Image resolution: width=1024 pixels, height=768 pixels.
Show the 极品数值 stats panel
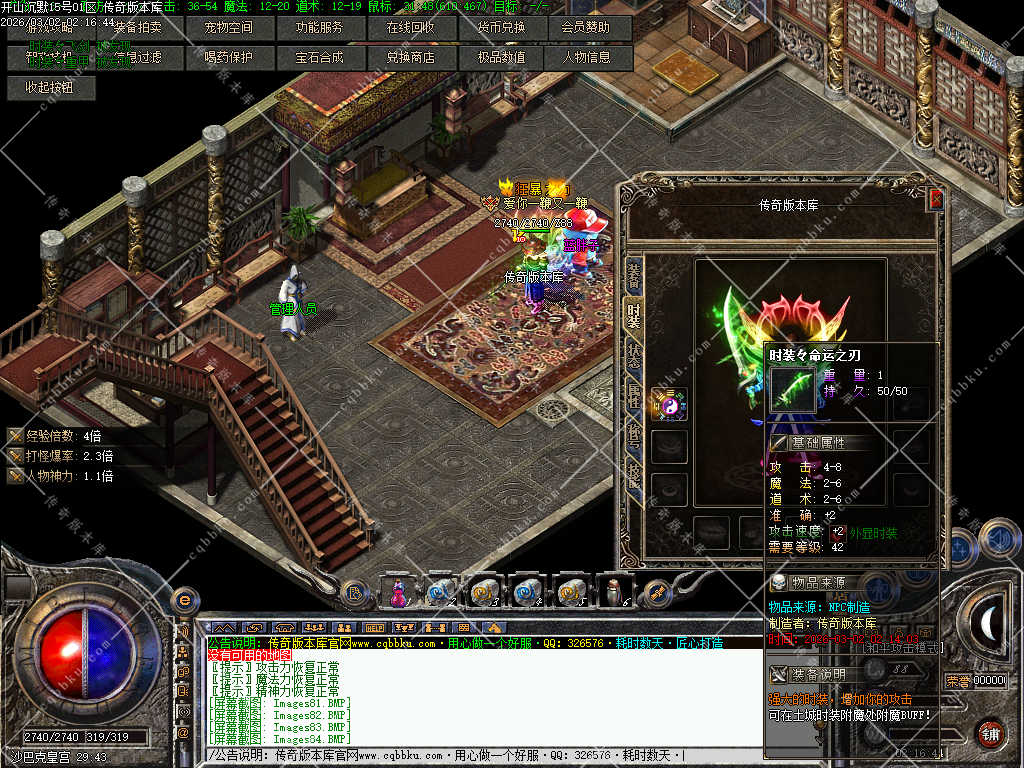pos(501,58)
